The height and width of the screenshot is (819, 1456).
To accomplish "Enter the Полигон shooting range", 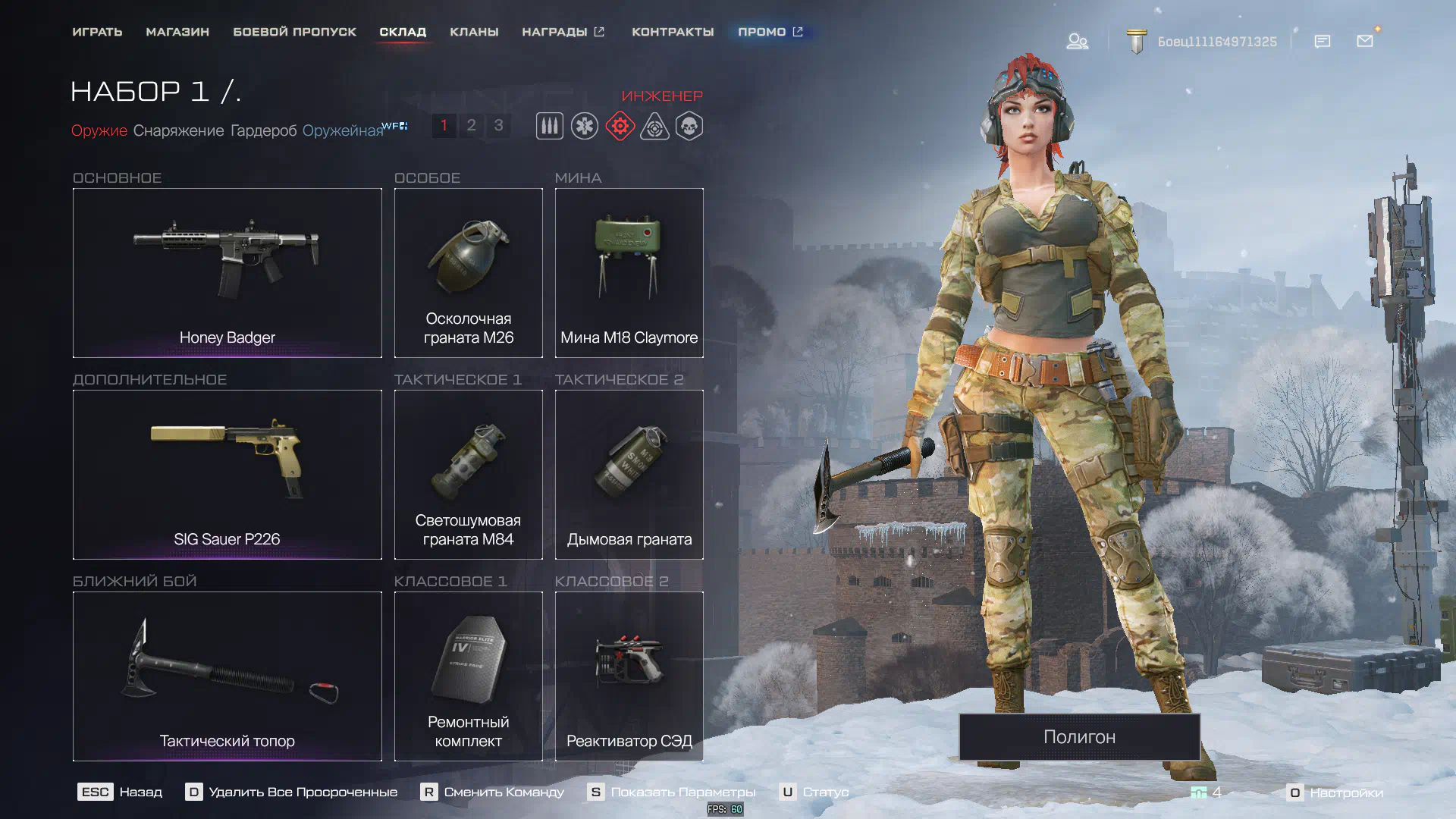I will (1079, 736).
